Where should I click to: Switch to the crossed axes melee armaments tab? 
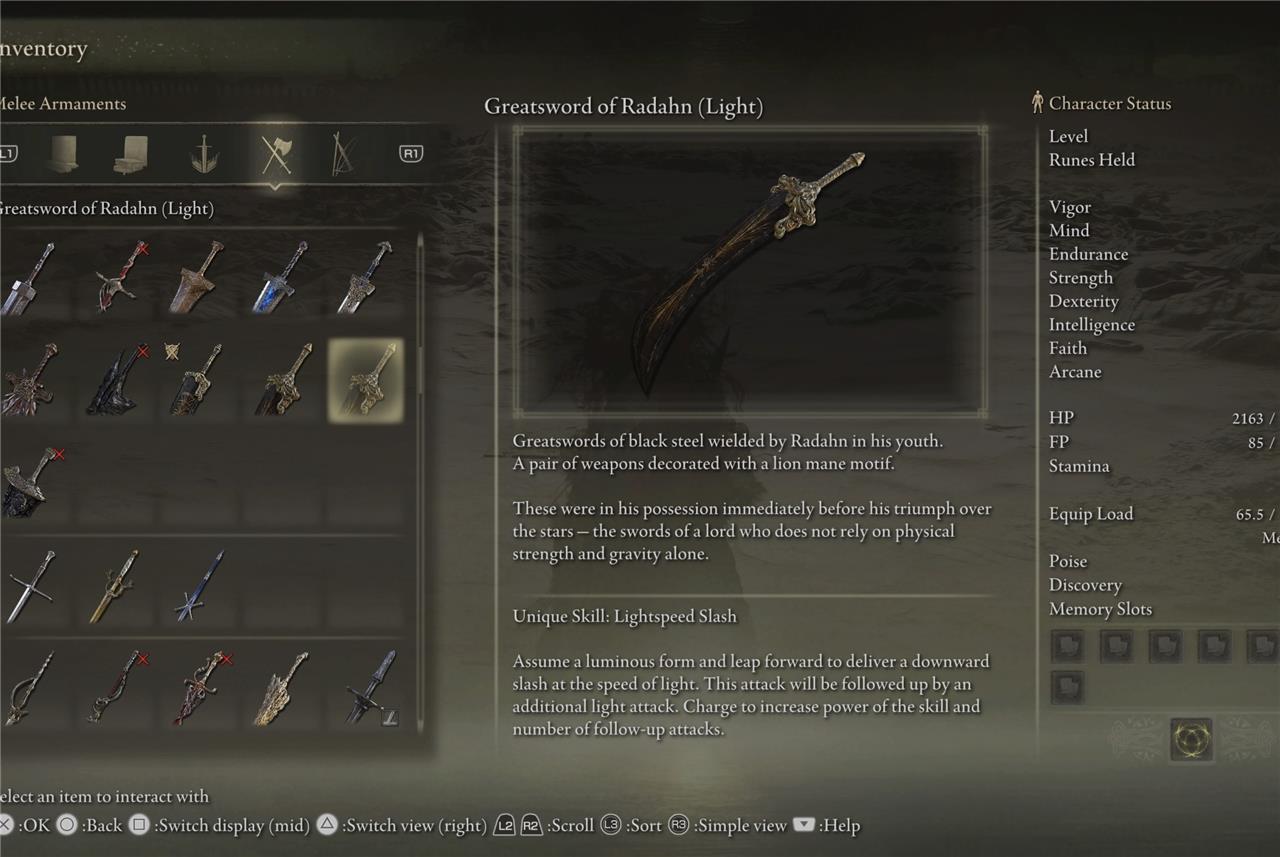tap(275, 155)
